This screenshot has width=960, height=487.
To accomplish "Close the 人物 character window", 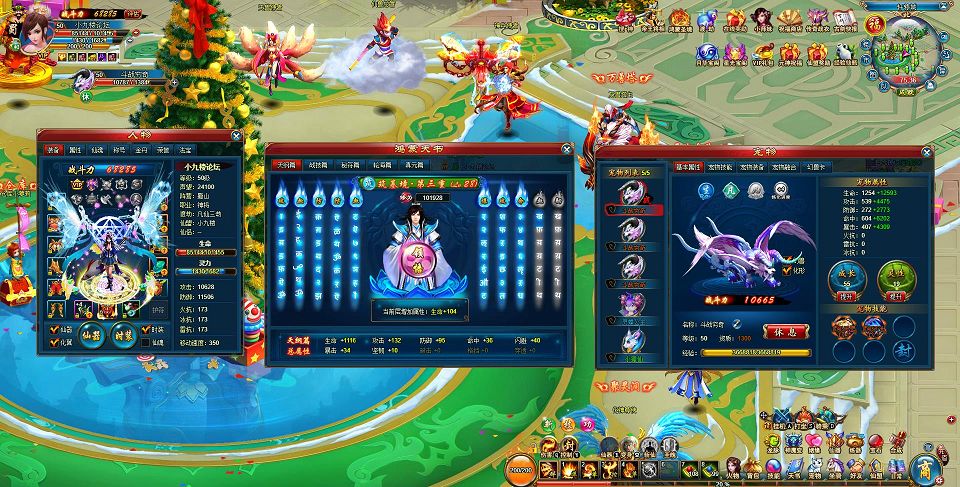I will (x=236, y=135).
